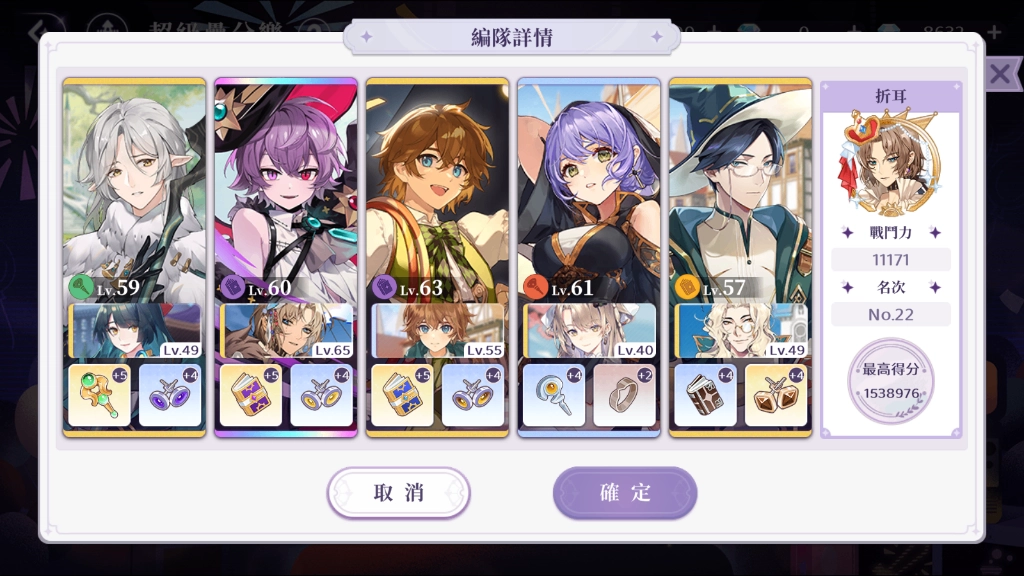The height and width of the screenshot is (576, 1024).
Task: Inspect the brown gem earrings equipment slot
Action: 776,395
